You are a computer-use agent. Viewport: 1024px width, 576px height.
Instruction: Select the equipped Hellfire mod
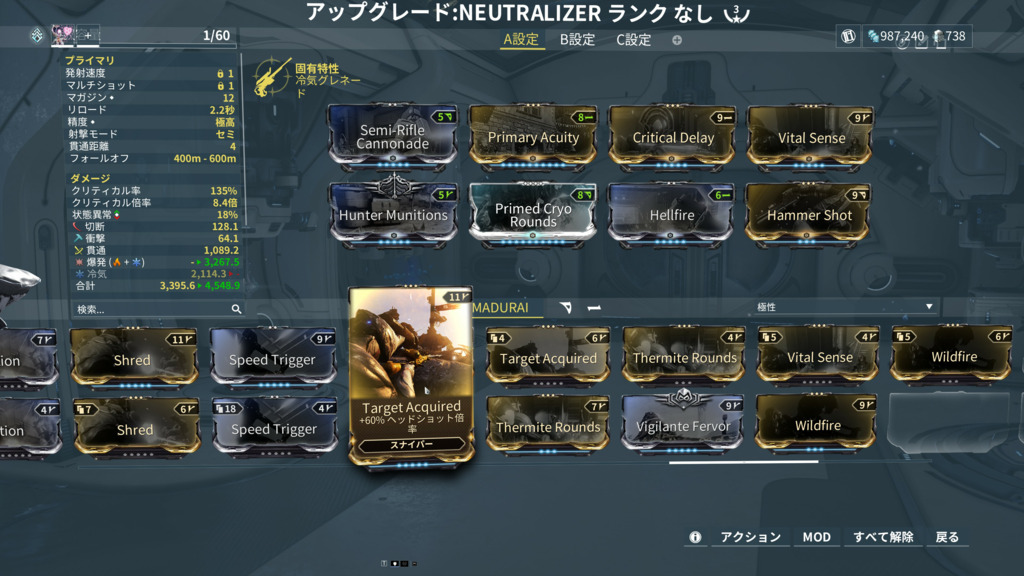pyautogui.click(x=672, y=214)
